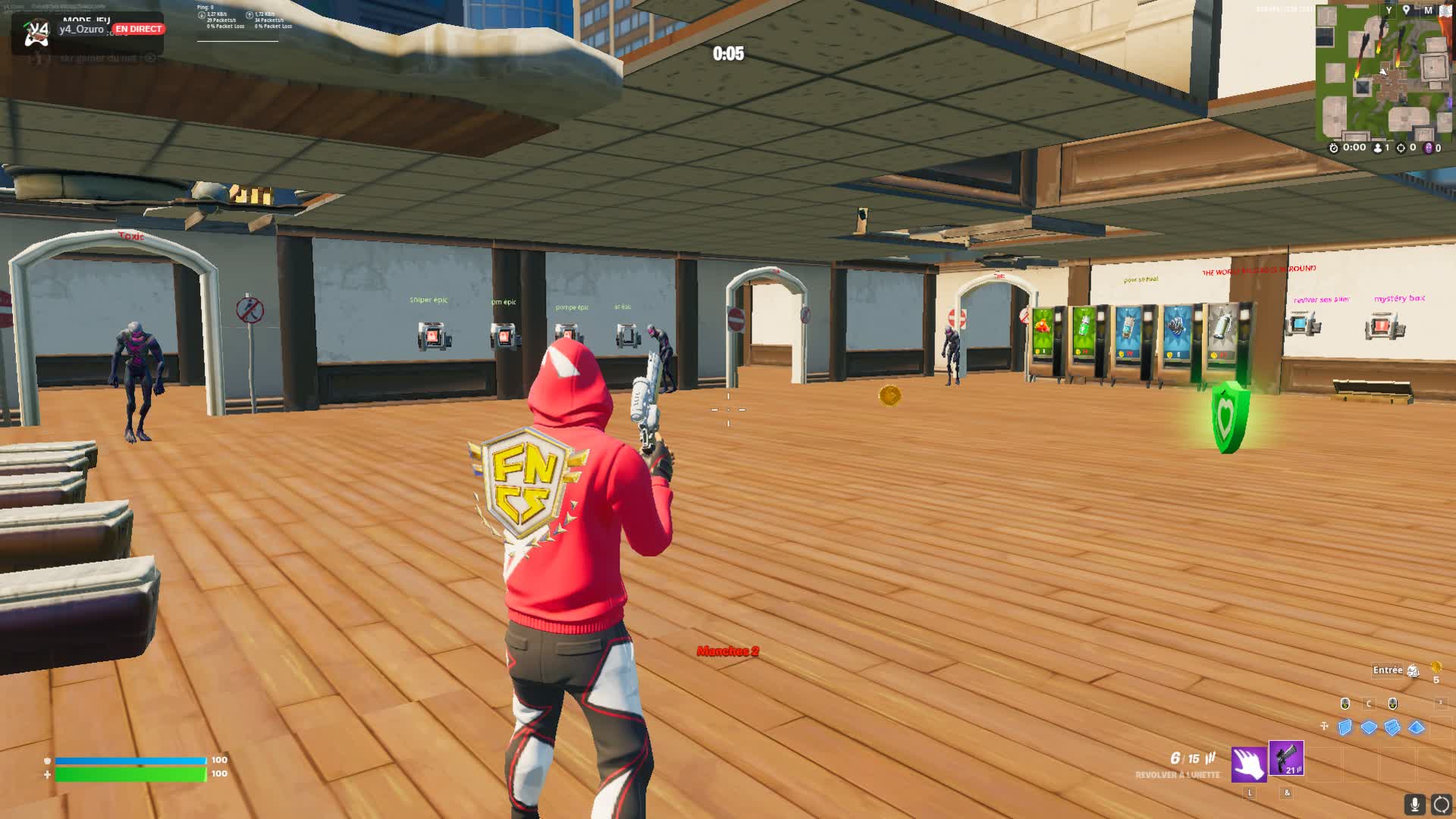Viewport: 1456px width, 819px height.
Task: Expand the minimap in the top-right corner
Action: coord(1445,11)
